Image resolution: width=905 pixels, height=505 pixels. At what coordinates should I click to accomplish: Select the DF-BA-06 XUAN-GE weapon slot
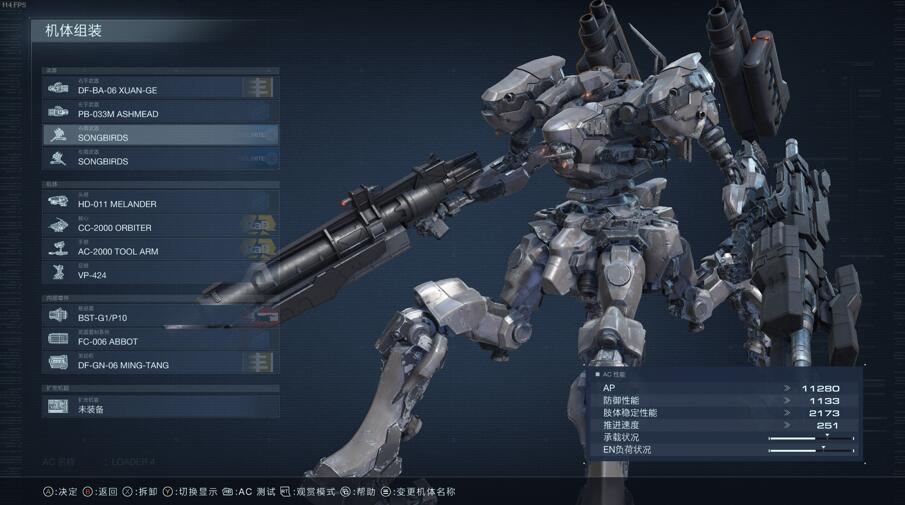pyautogui.click(x=160, y=88)
